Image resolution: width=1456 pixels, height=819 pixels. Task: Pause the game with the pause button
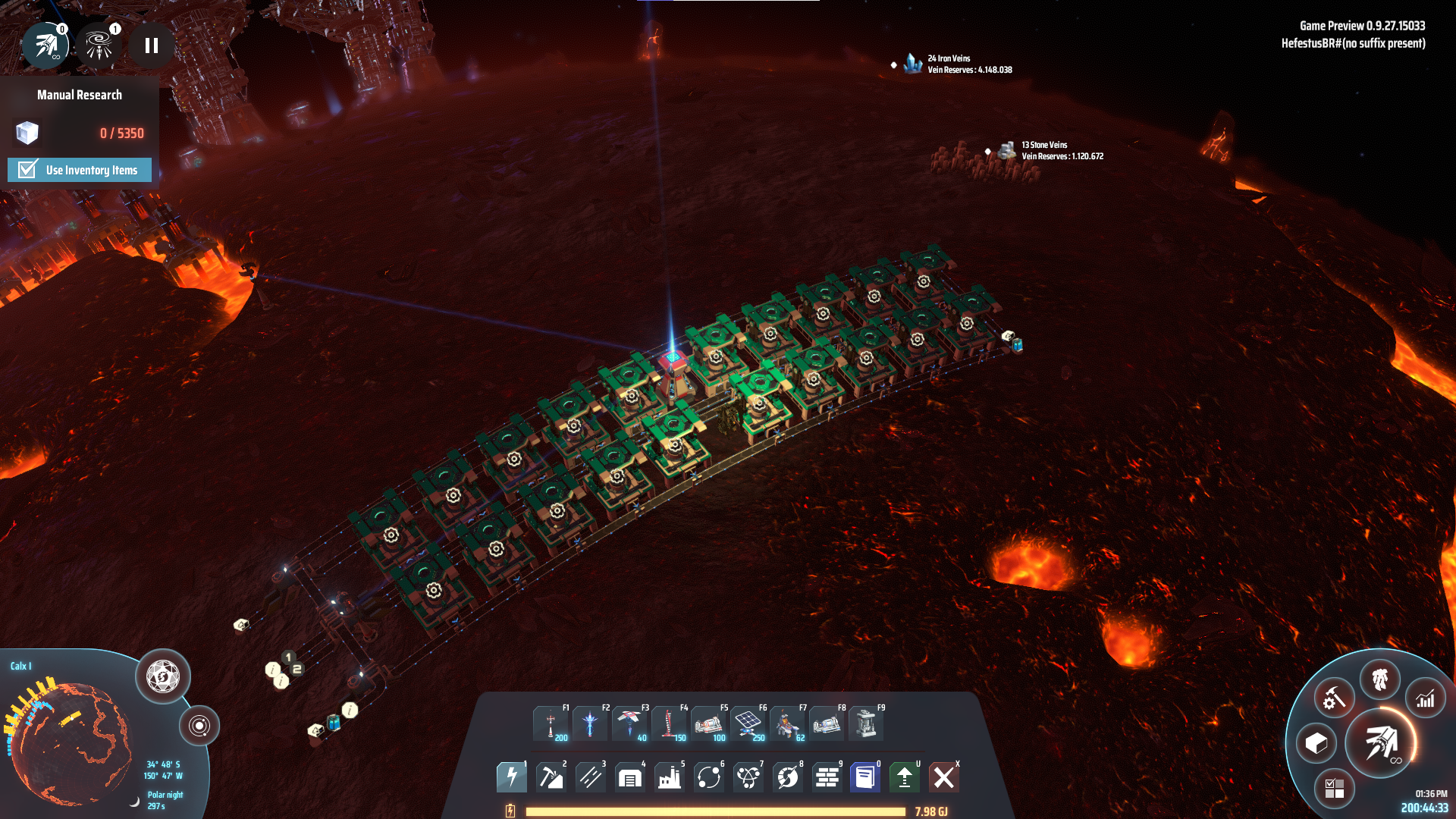point(152,46)
